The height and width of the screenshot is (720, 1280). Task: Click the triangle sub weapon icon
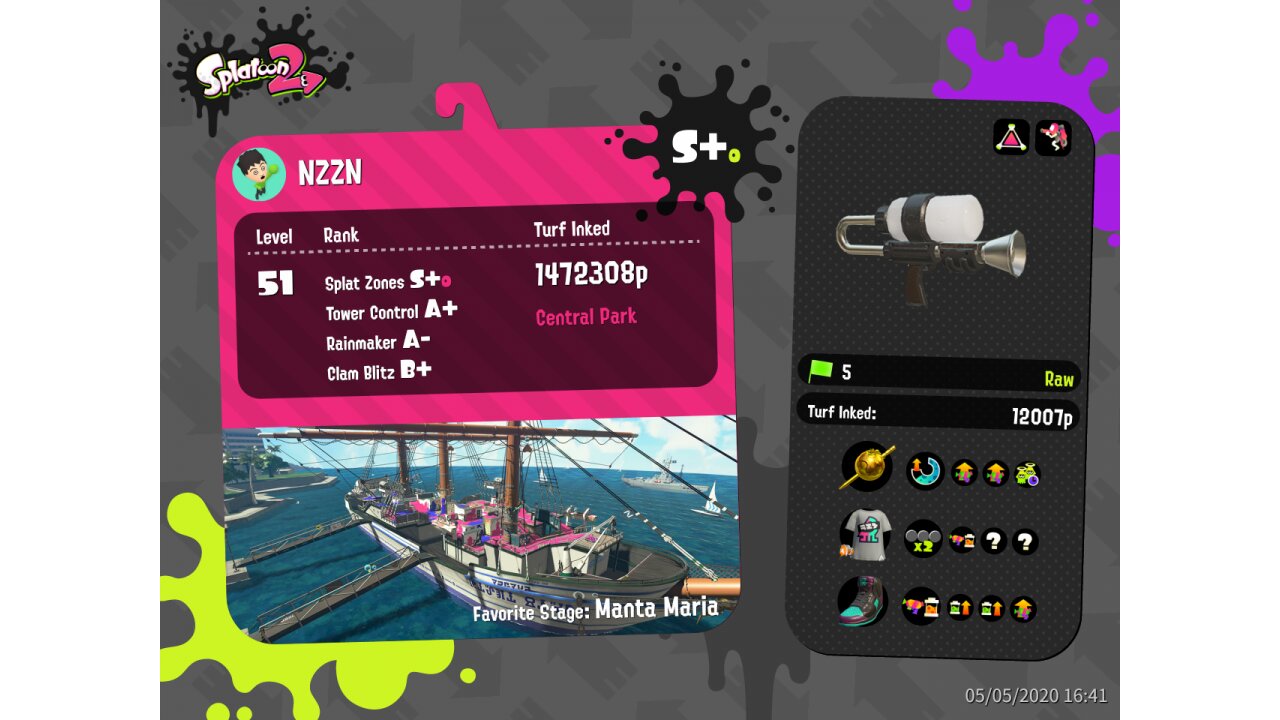(x=1011, y=137)
